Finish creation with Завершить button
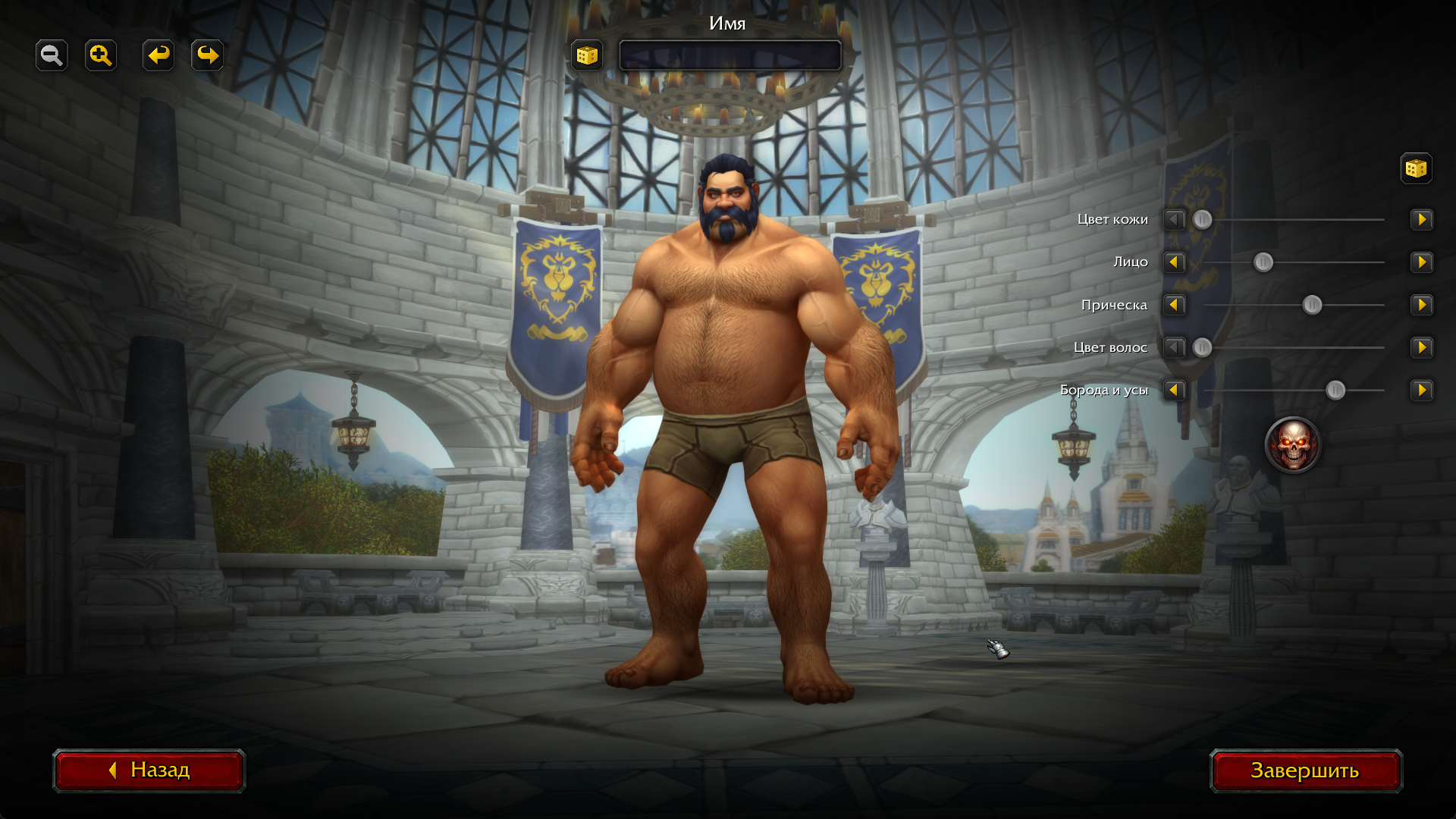 (x=1305, y=770)
